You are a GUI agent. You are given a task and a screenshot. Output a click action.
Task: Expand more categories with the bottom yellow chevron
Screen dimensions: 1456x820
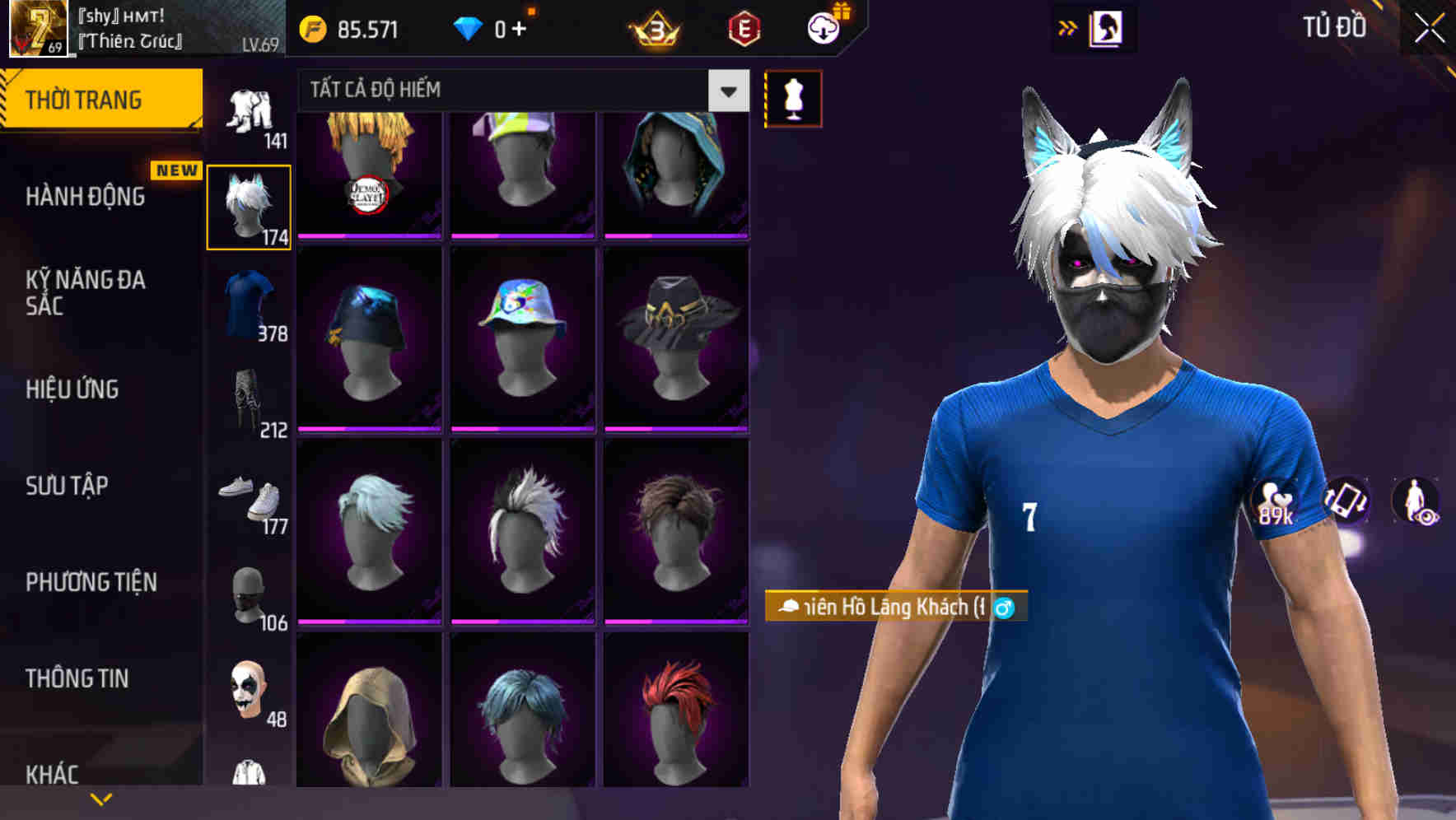[101, 798]
